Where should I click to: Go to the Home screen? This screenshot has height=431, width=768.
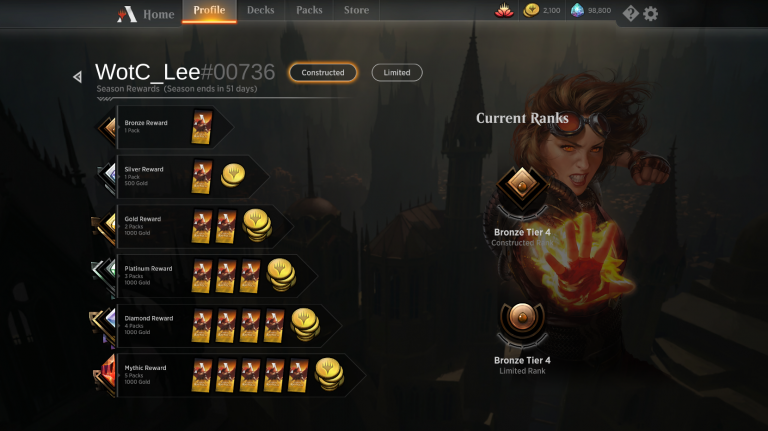click(147, 14)
